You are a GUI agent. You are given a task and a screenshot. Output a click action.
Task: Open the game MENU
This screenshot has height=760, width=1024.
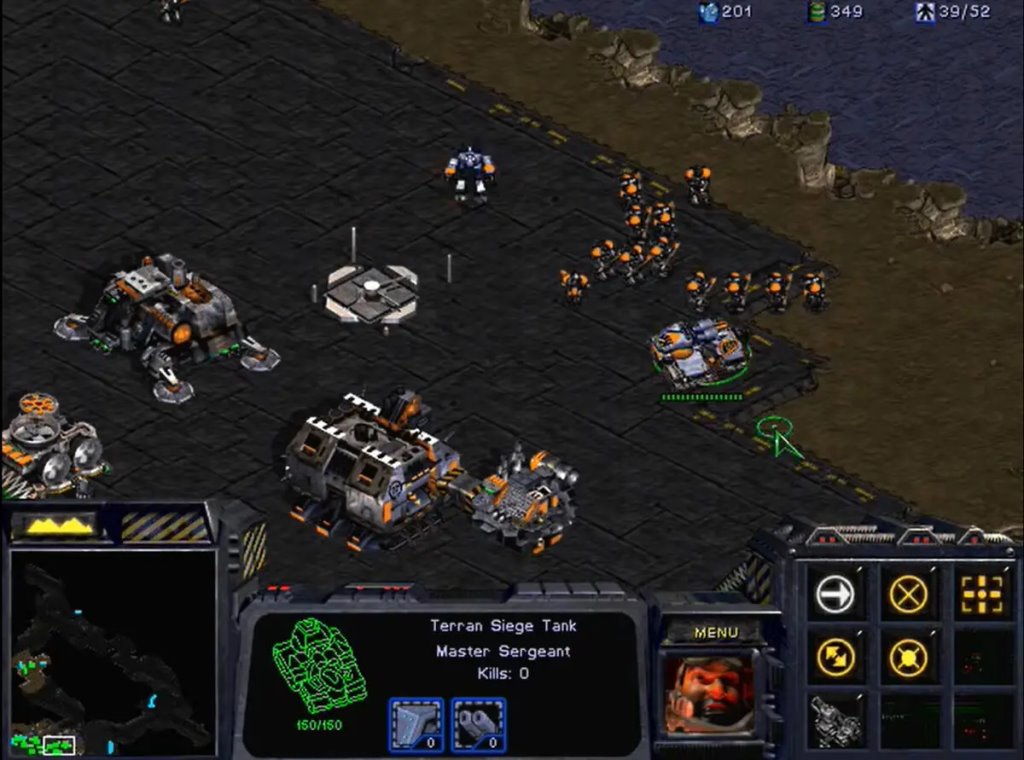tap(716, 632)
